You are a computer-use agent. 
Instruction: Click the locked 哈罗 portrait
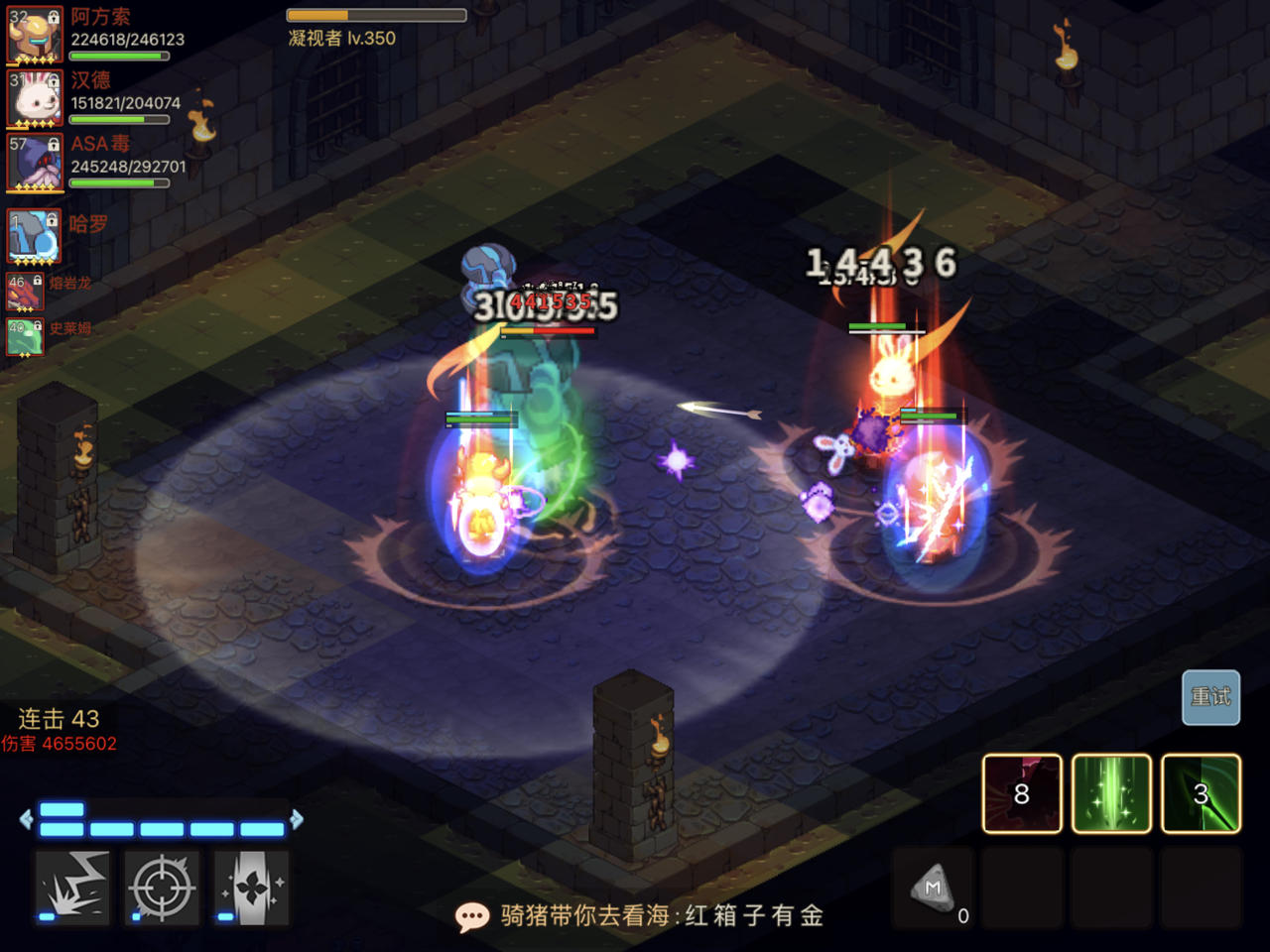[x=35, y=236]
